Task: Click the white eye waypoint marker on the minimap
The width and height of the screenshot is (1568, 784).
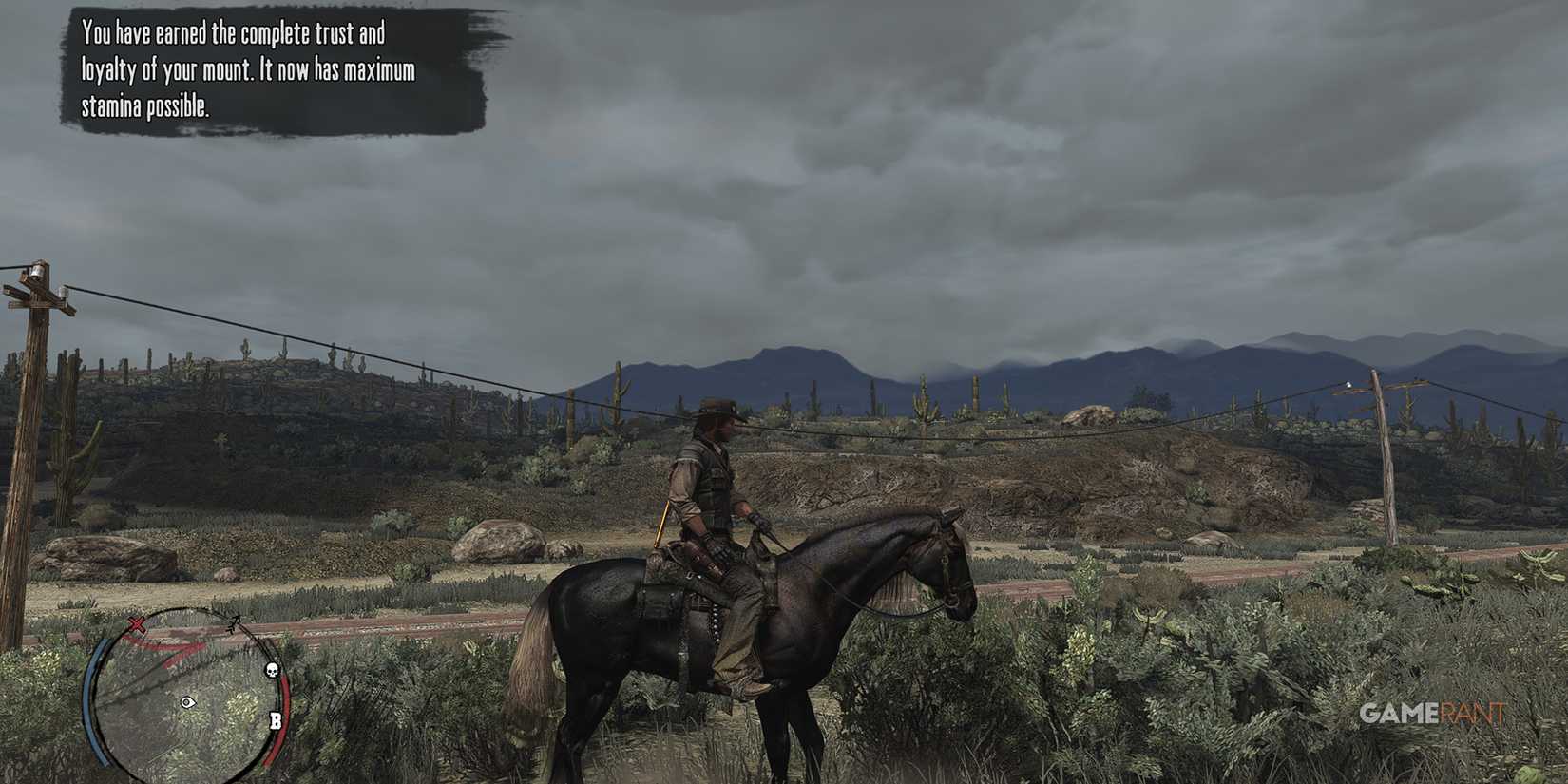Action: click(186, 702)
